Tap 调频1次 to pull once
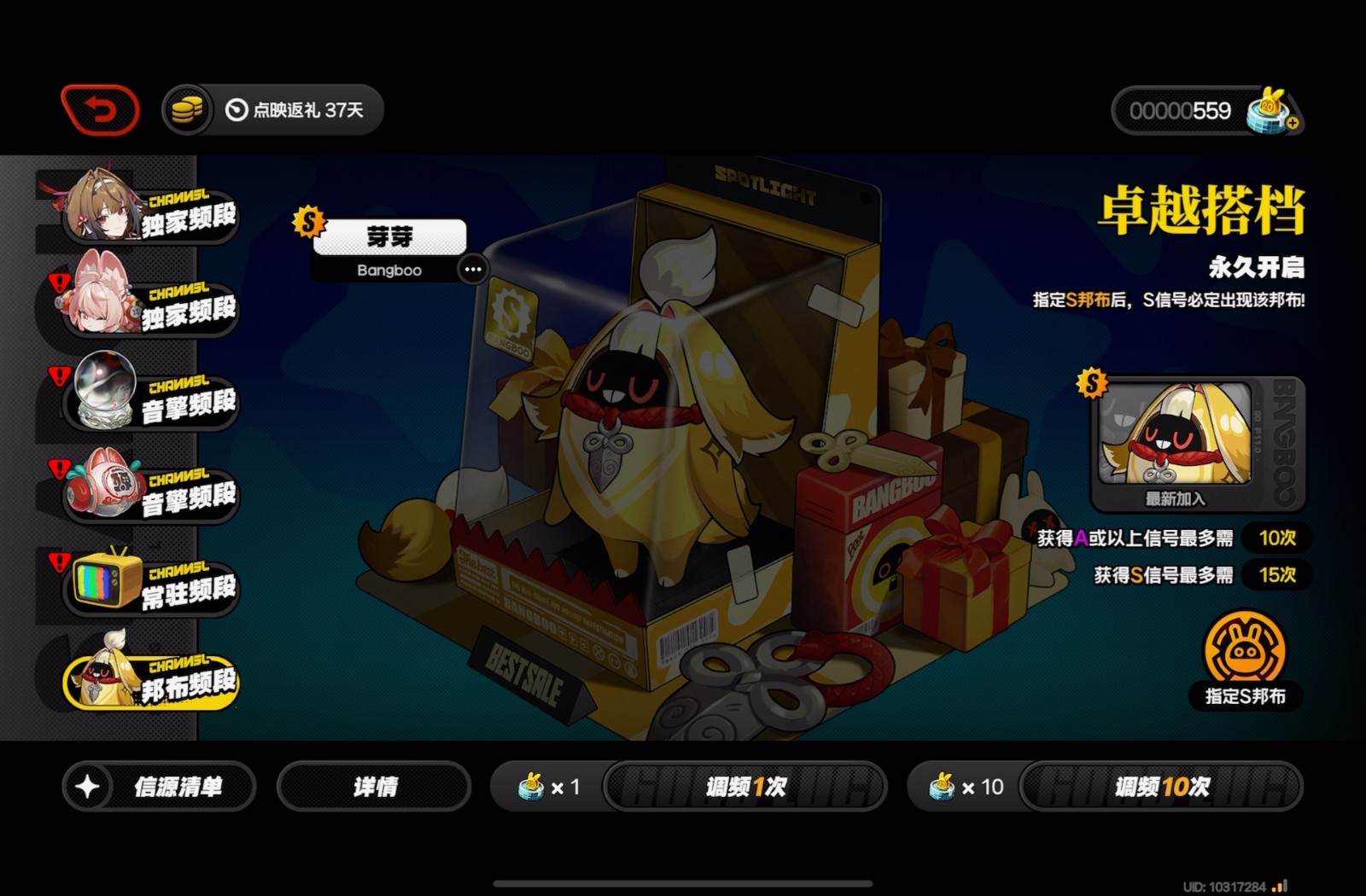1366x896 pixels. (x=745, y=786)
